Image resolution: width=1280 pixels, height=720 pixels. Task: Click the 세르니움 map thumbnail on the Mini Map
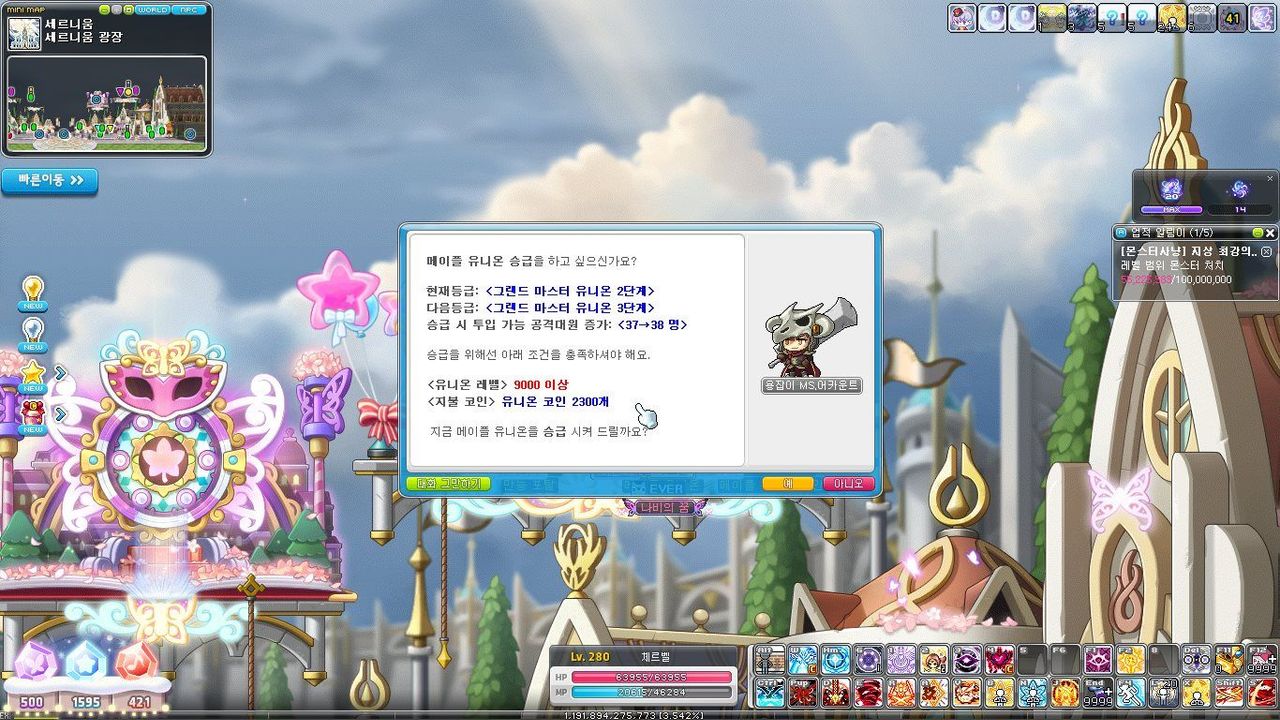[x=25, y=33]
